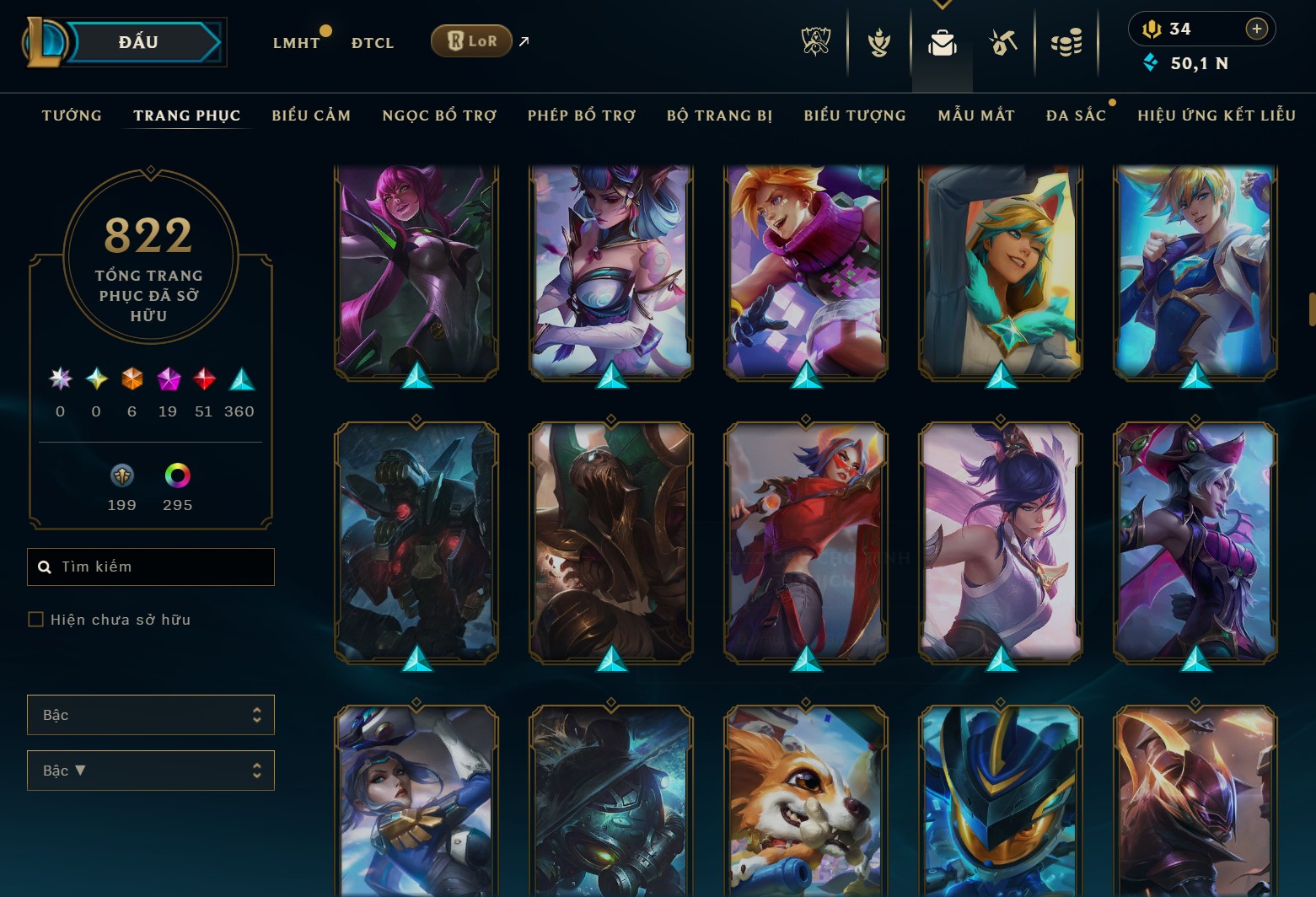
Task: Open Loot via the hammer crafting icon
Action: coord(1003,40)
